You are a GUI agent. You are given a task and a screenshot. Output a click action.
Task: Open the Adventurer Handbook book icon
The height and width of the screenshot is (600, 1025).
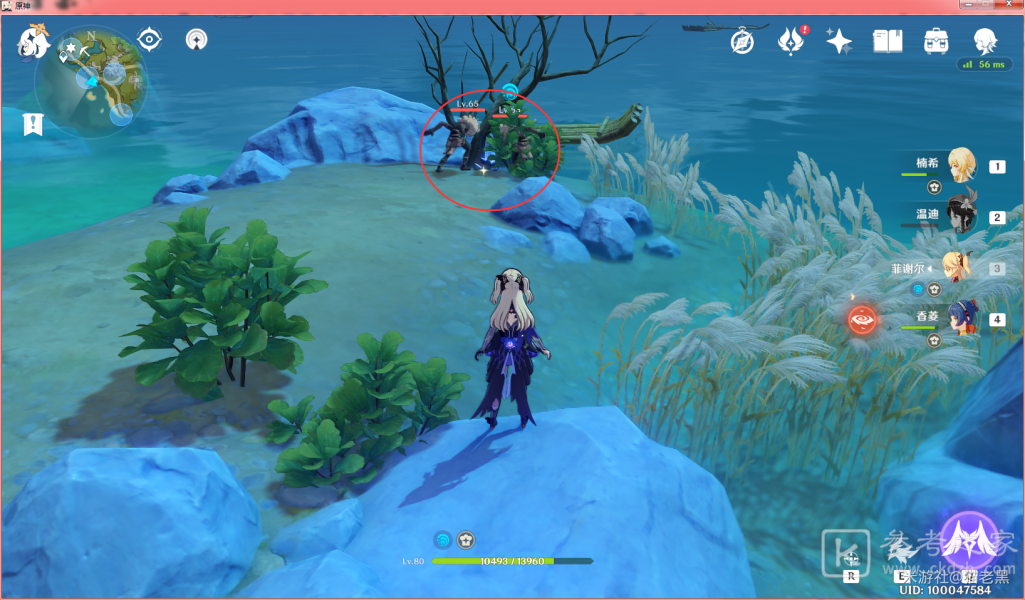pyautogui.click(x=887, y=41)
